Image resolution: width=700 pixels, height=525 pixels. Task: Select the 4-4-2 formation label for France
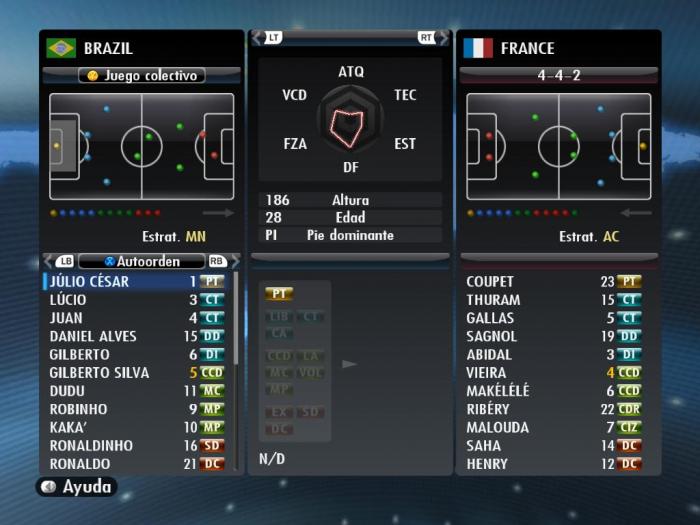558,75
